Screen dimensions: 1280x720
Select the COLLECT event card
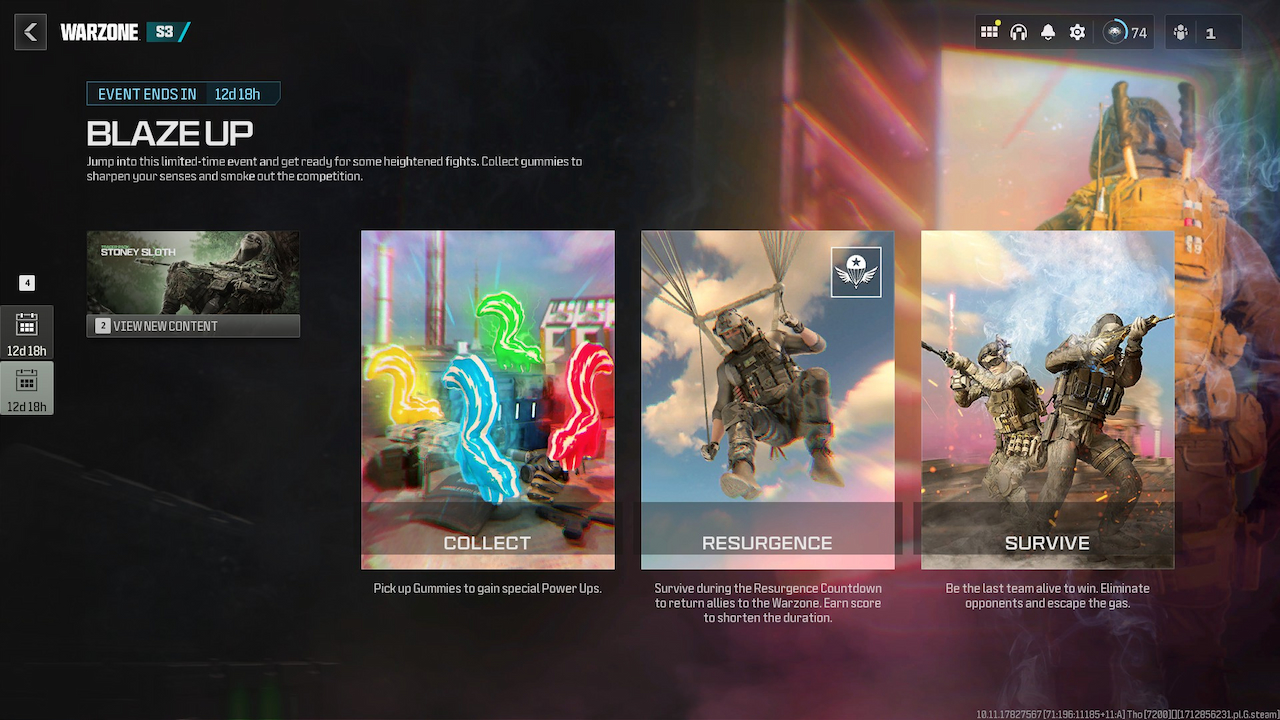coord(488,399)
